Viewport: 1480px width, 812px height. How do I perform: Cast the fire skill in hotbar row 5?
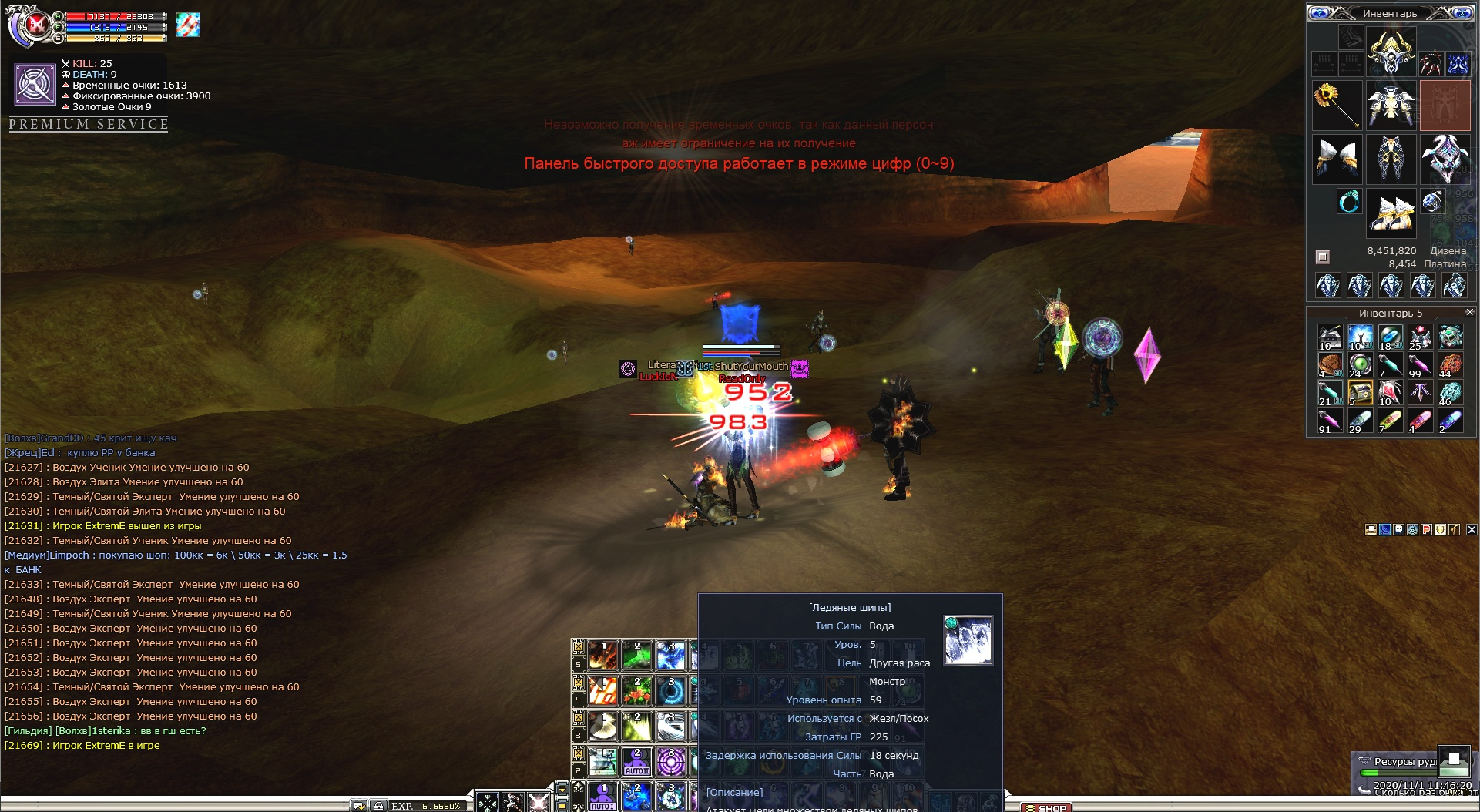(x=603, y=655)
